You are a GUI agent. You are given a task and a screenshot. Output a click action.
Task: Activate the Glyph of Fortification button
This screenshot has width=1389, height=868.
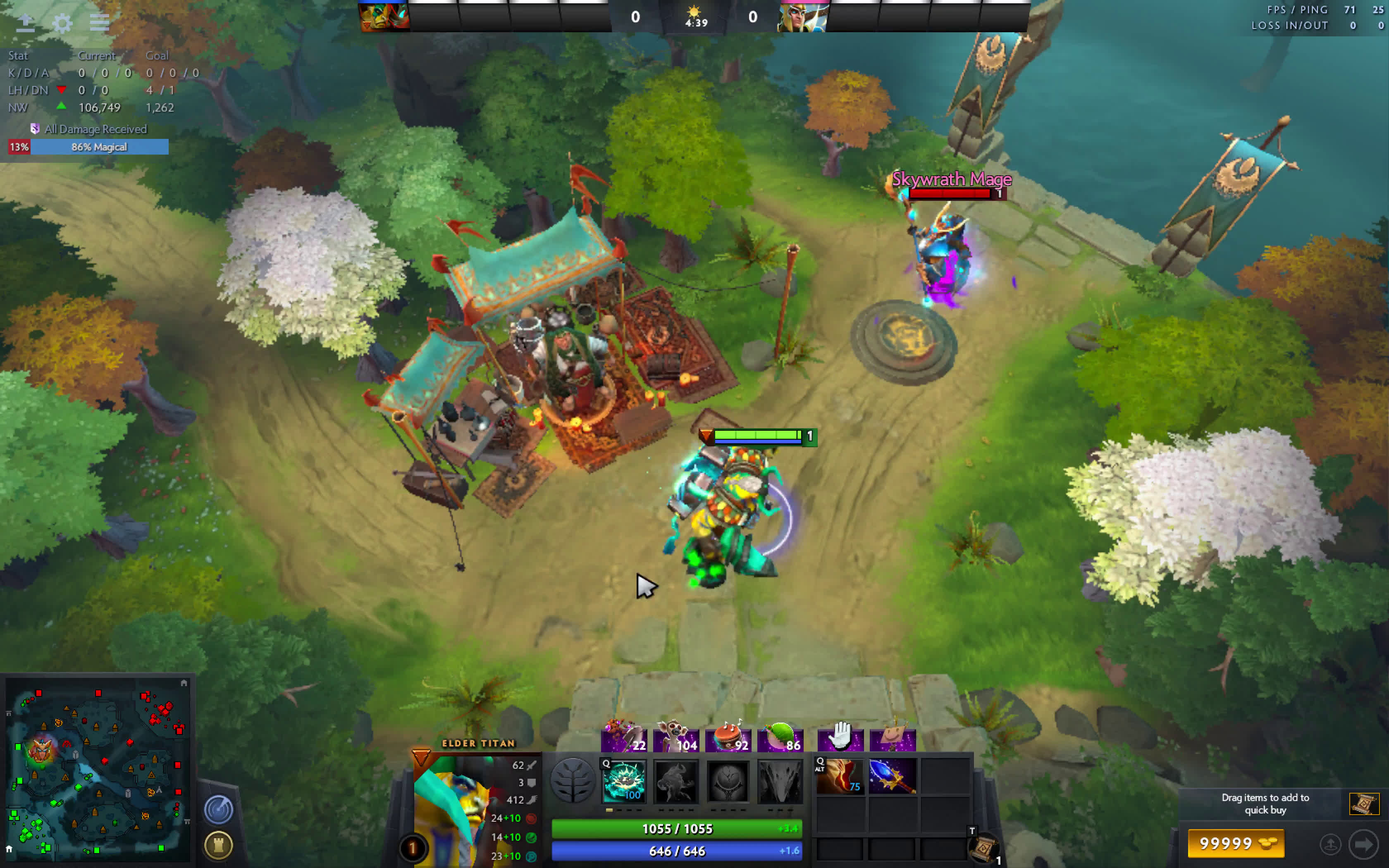[x=218, y=844]
